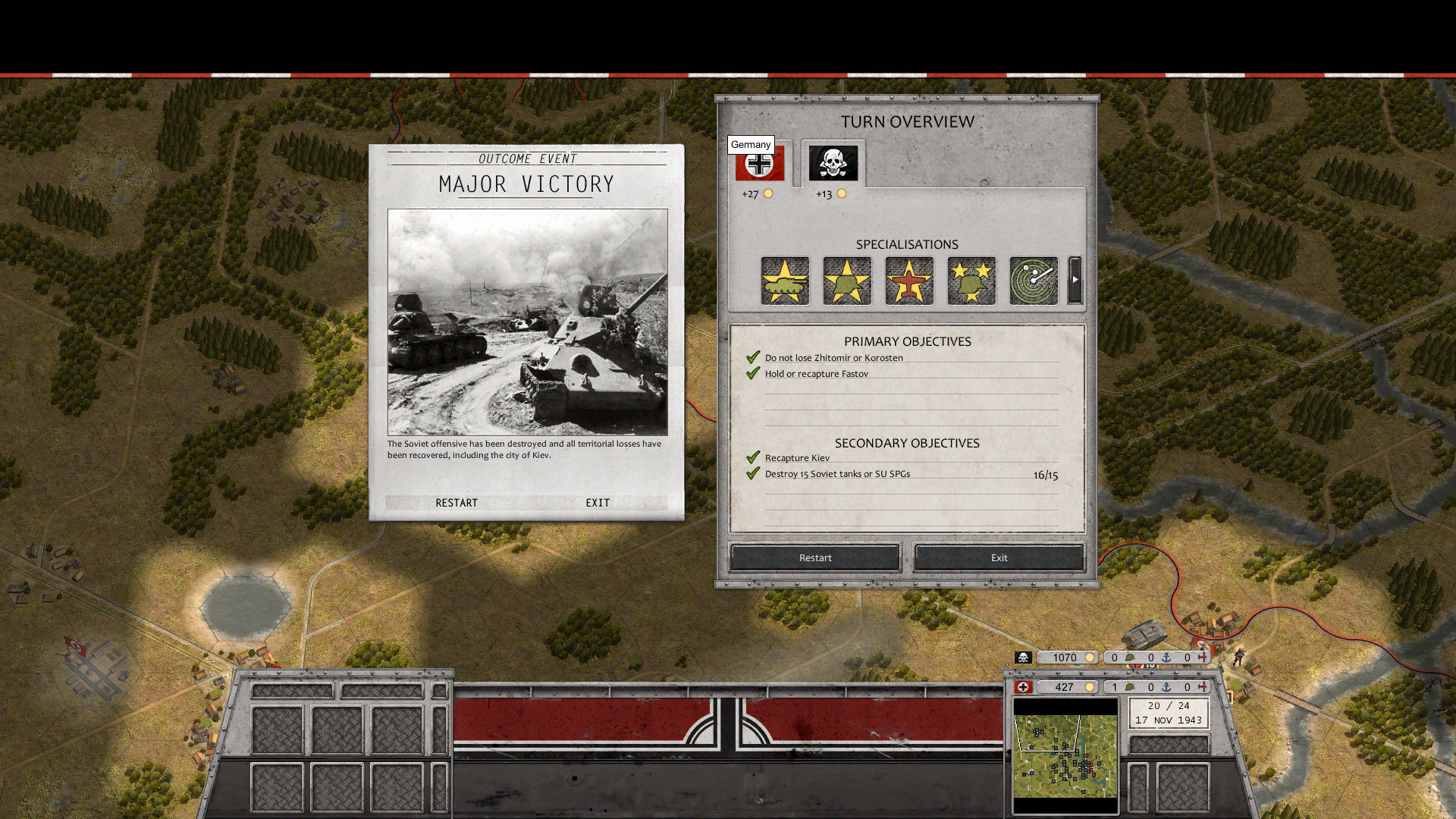Toggle the Recapture Kiev objective checkmark
1456x819 pixels.
coord(753,457)
